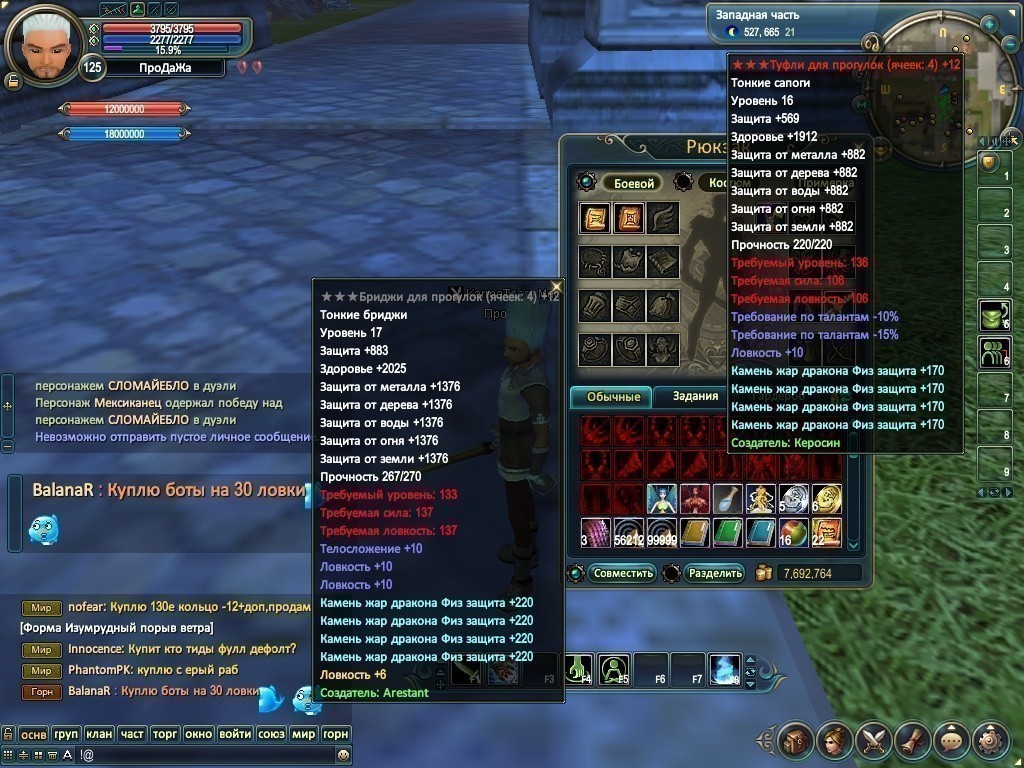Open the character portrait menu button
The width and height of the screenshot is (1024, 768).
point(834,740)
